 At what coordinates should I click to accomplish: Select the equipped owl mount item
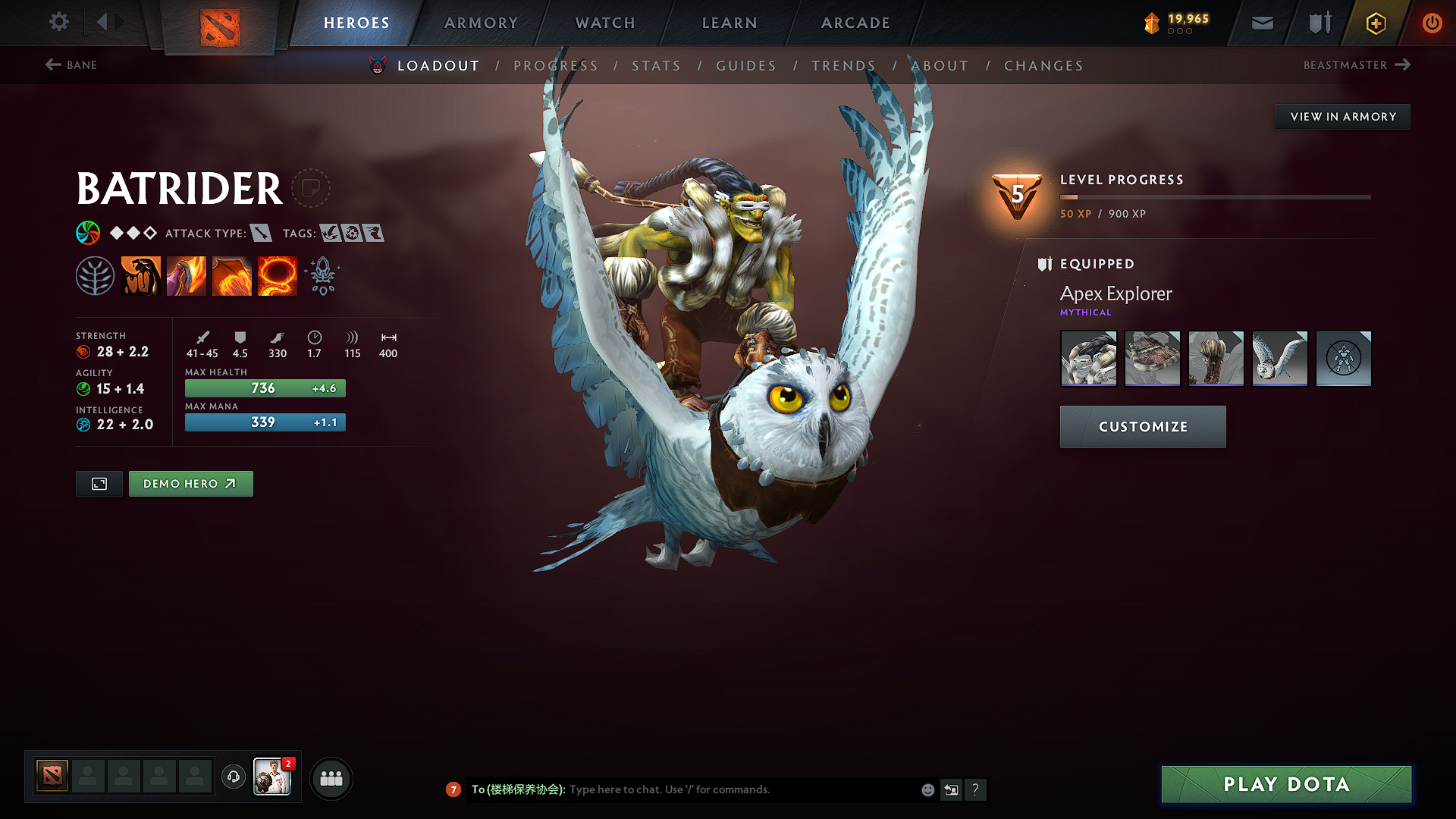(x=1279, y=358)
